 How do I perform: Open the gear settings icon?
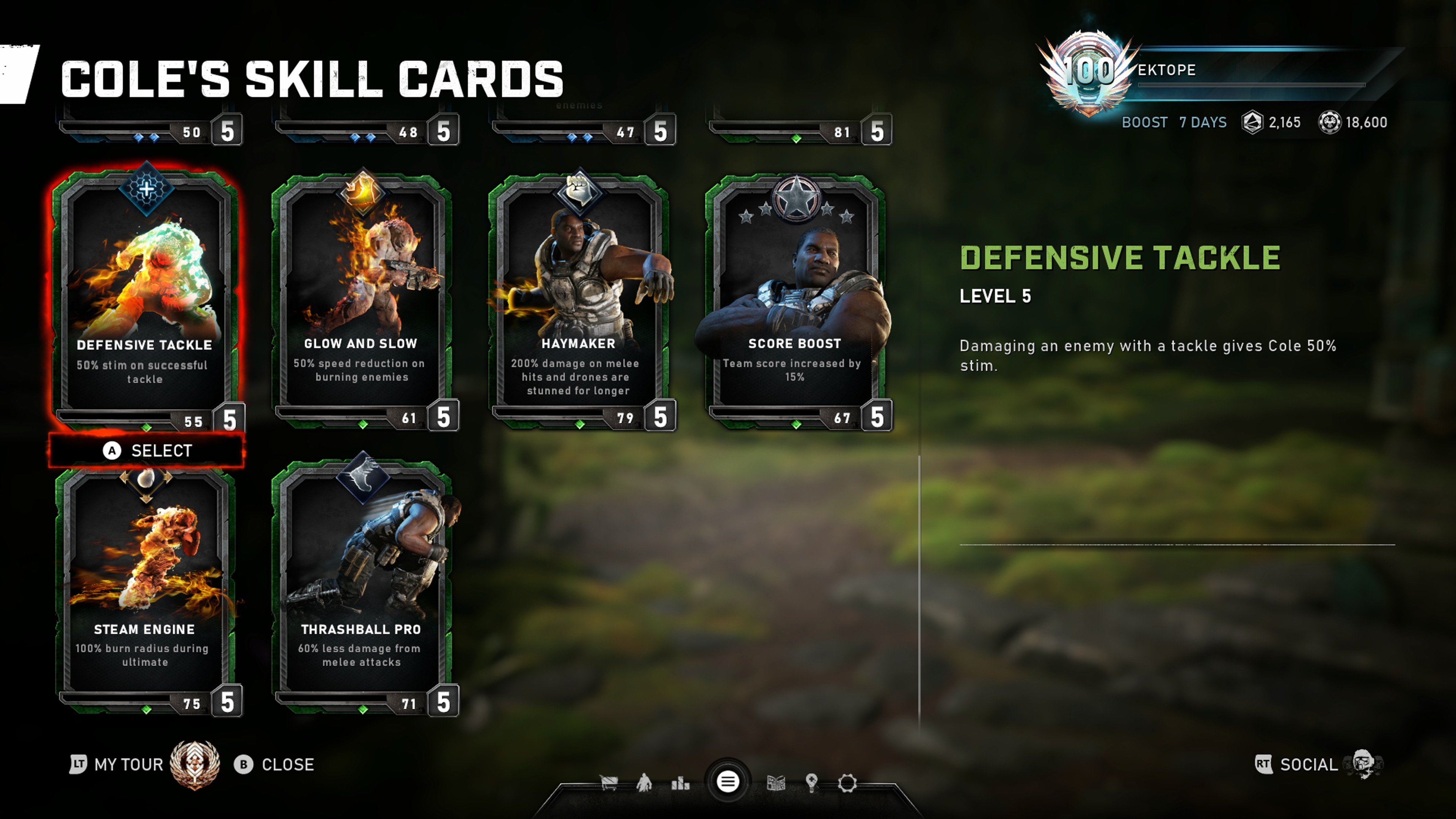click(847, 783)
